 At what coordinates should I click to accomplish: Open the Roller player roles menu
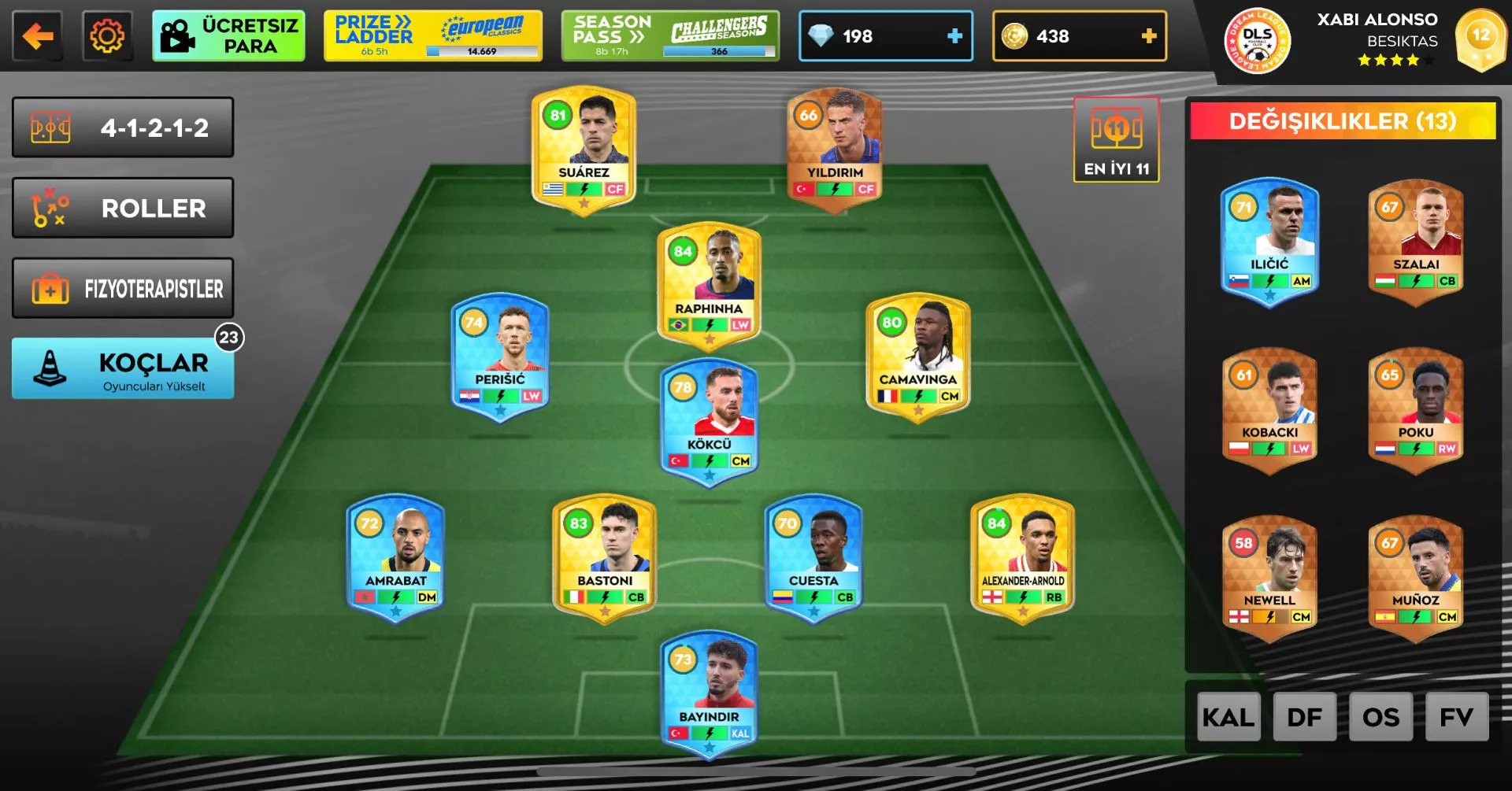point(123,209)
